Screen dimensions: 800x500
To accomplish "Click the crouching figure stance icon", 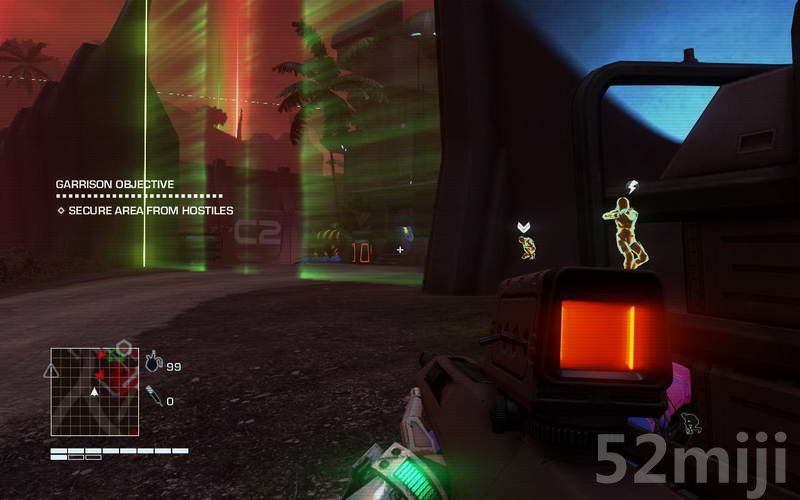I will point(689,424).
